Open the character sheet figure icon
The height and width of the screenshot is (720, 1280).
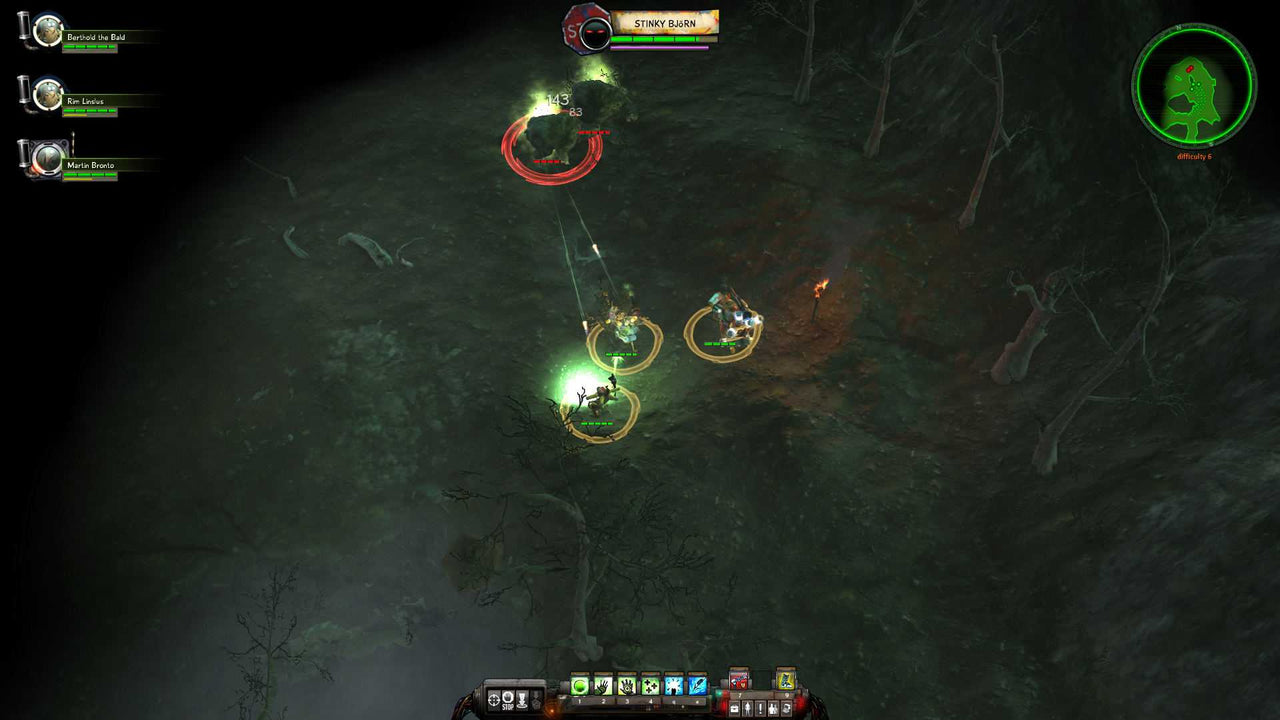(747, 708)
